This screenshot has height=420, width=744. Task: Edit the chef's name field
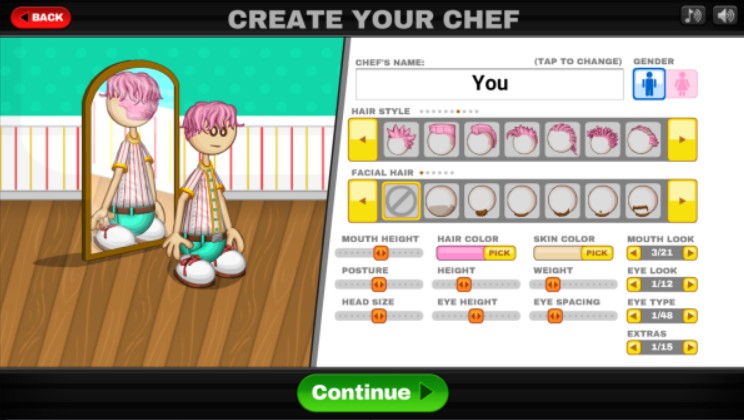click(489, 84)
